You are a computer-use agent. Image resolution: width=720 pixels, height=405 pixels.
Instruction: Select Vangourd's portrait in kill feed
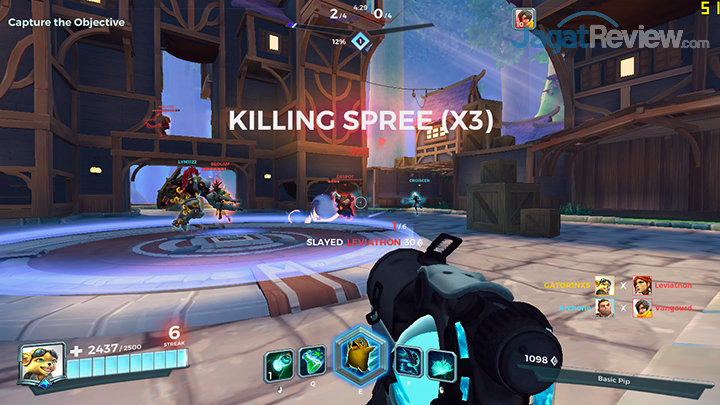[641, 308]
